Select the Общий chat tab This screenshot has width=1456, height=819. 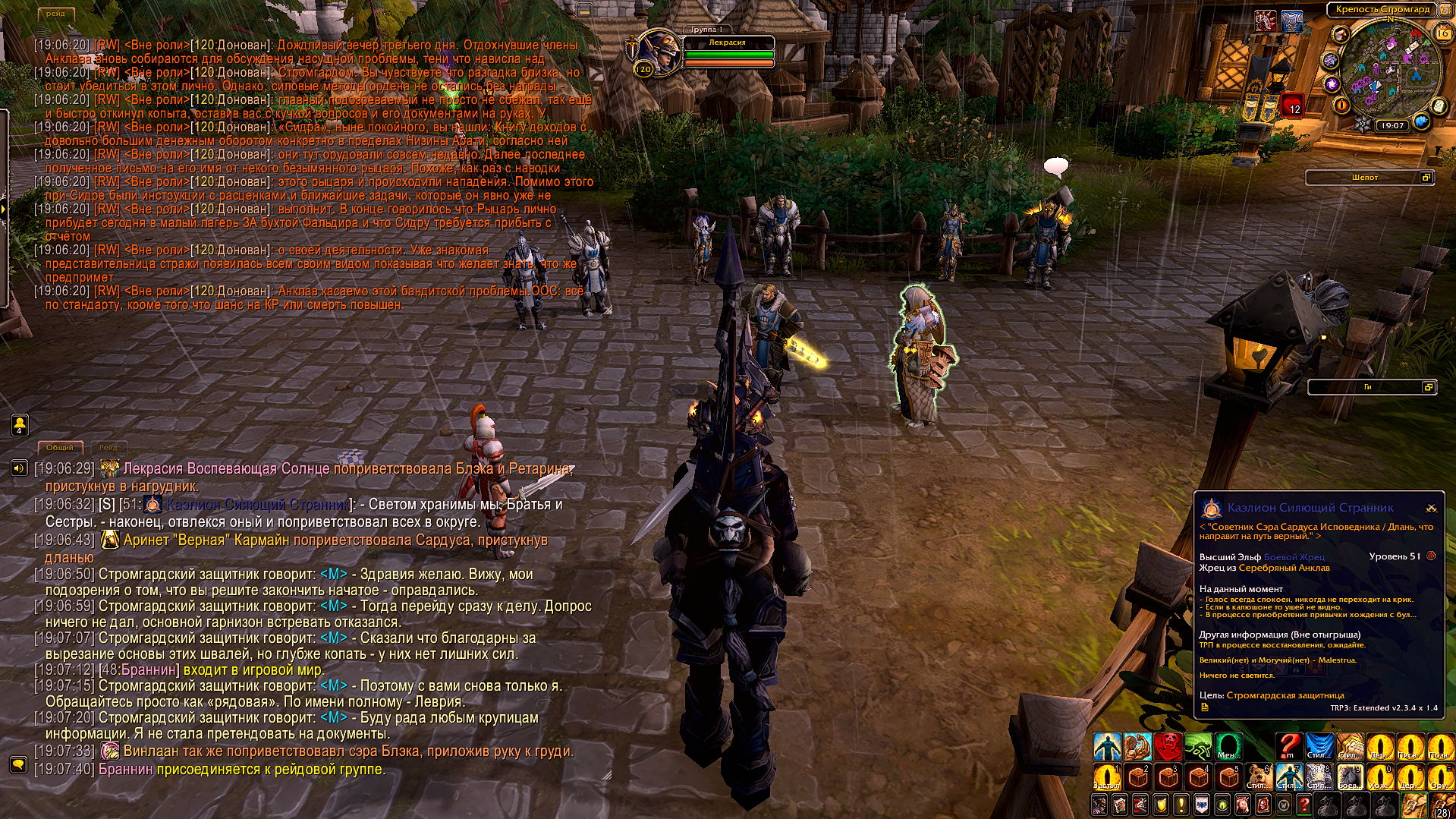pyautogui.click(x=60, y=448)
